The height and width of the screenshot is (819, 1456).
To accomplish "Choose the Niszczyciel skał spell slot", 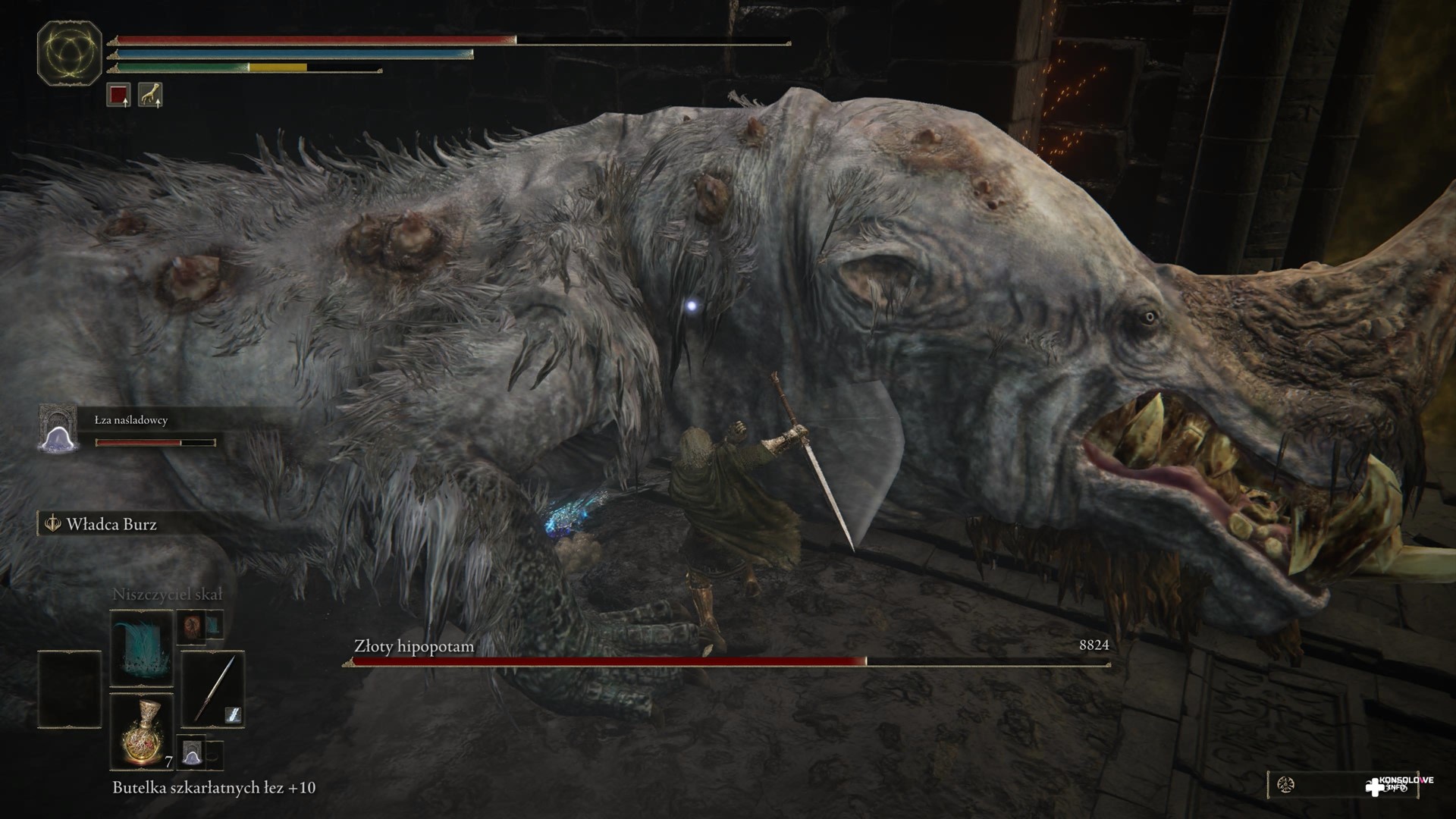I will click(142, 648).
